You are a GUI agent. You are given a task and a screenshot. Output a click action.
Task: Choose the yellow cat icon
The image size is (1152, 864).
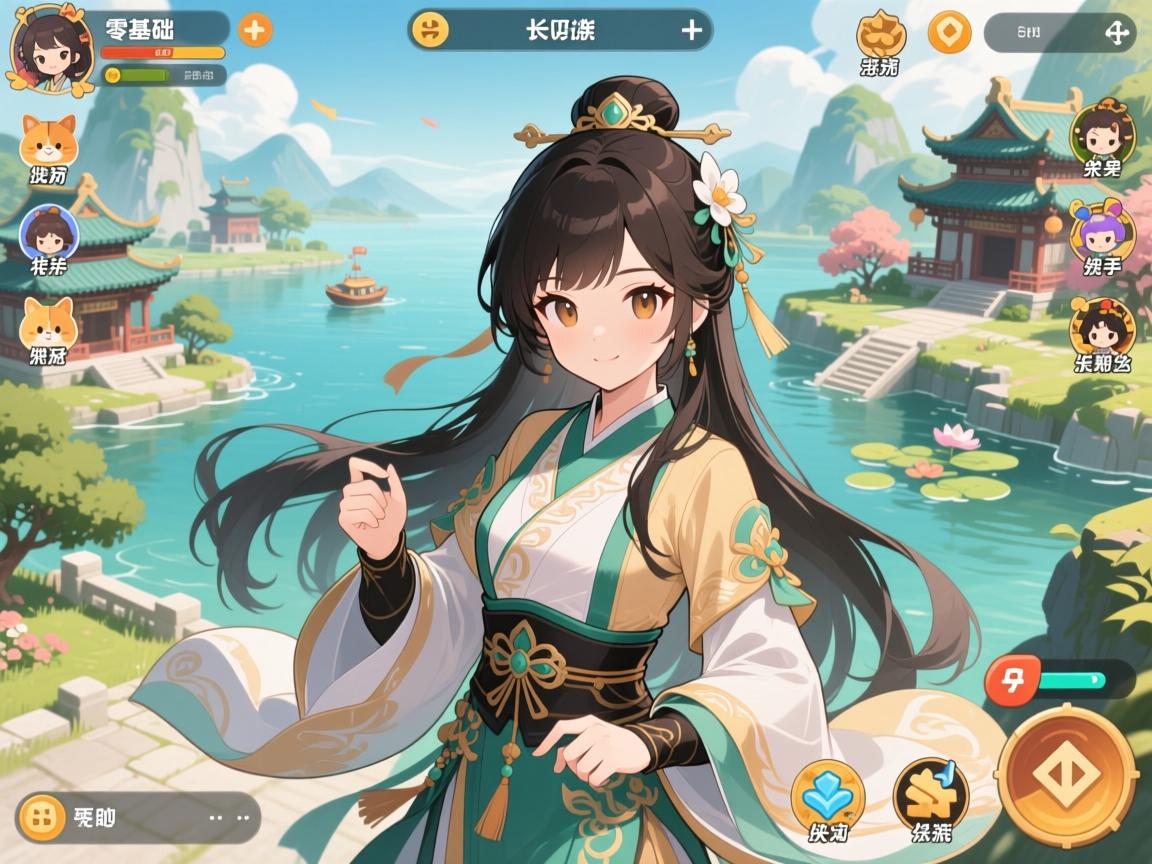[48, 323]
